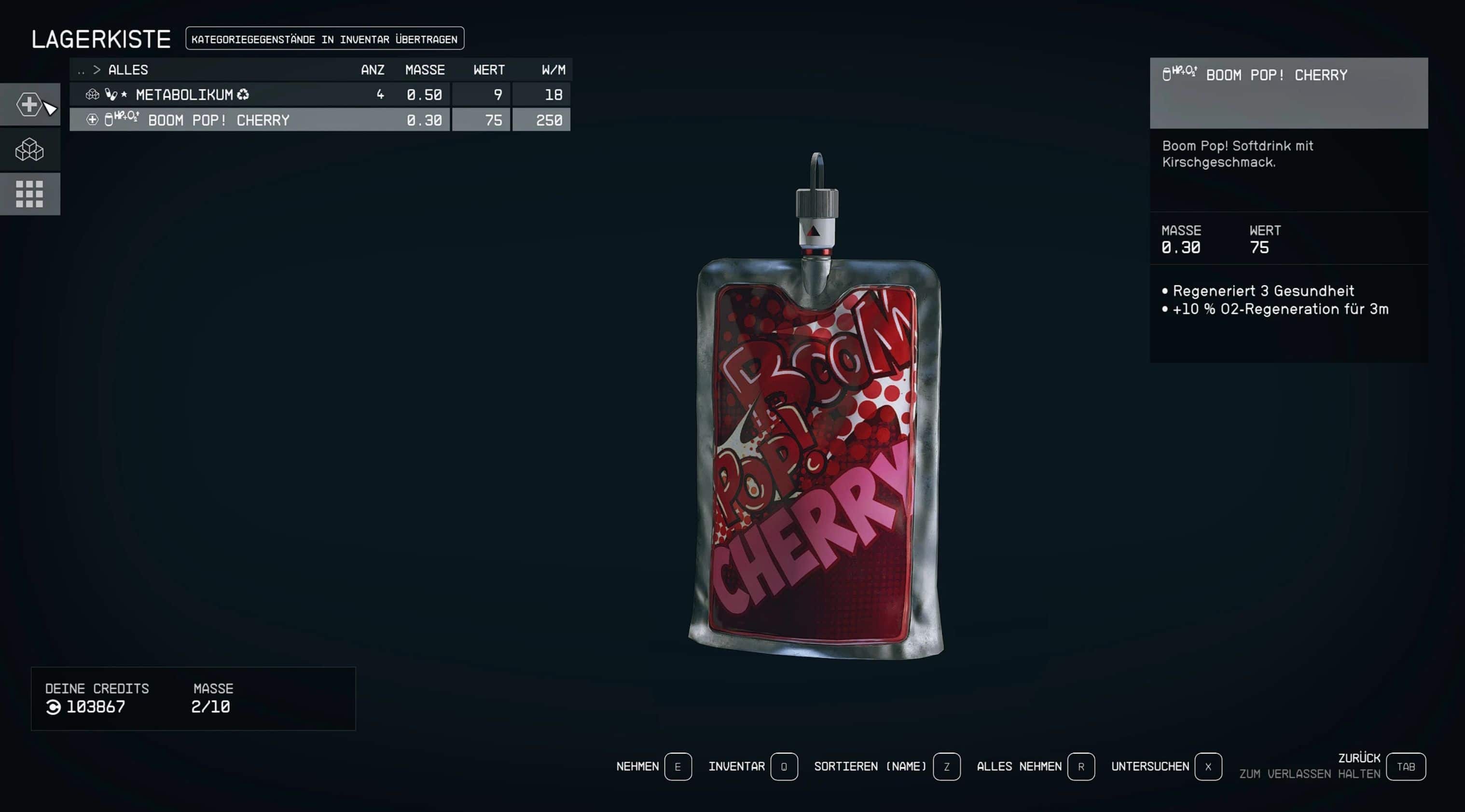Viewport: 1465px width, 812px height.
Task: Select the Boom Pop! Cherry row
Action: [319, 120]
